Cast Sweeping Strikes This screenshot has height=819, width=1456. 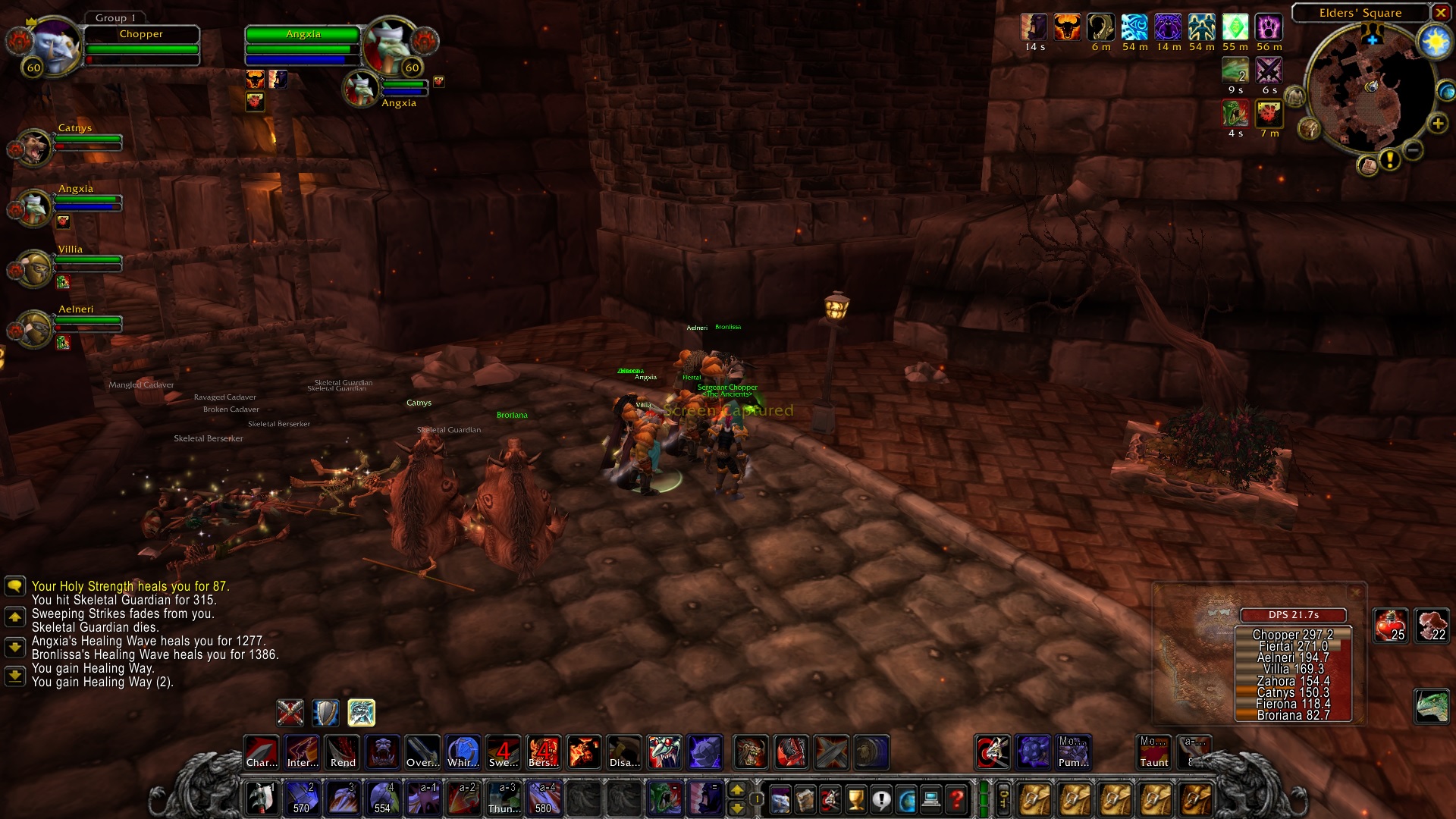click(x=504, y=752)
